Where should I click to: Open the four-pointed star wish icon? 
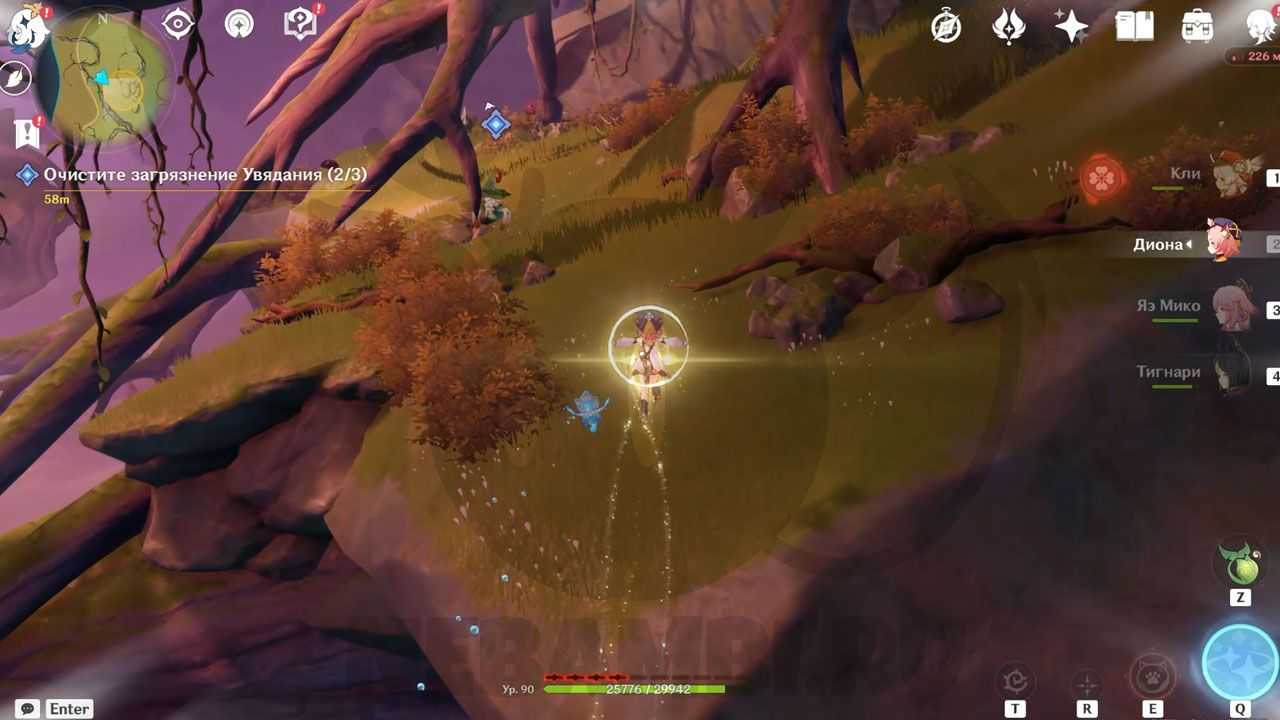click(1070, 27)
